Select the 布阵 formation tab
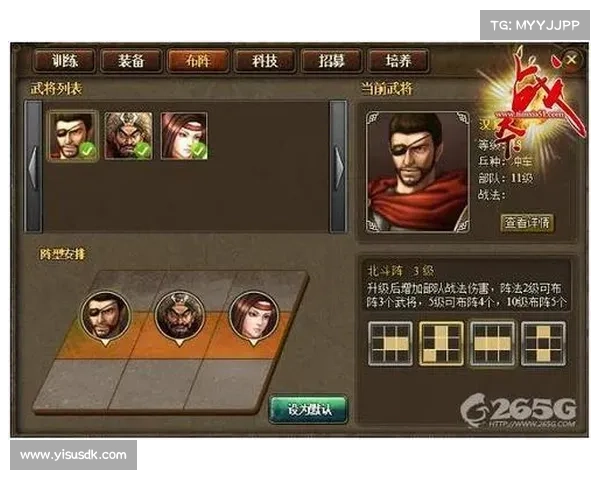600x480 pixels. coord(197,61)
